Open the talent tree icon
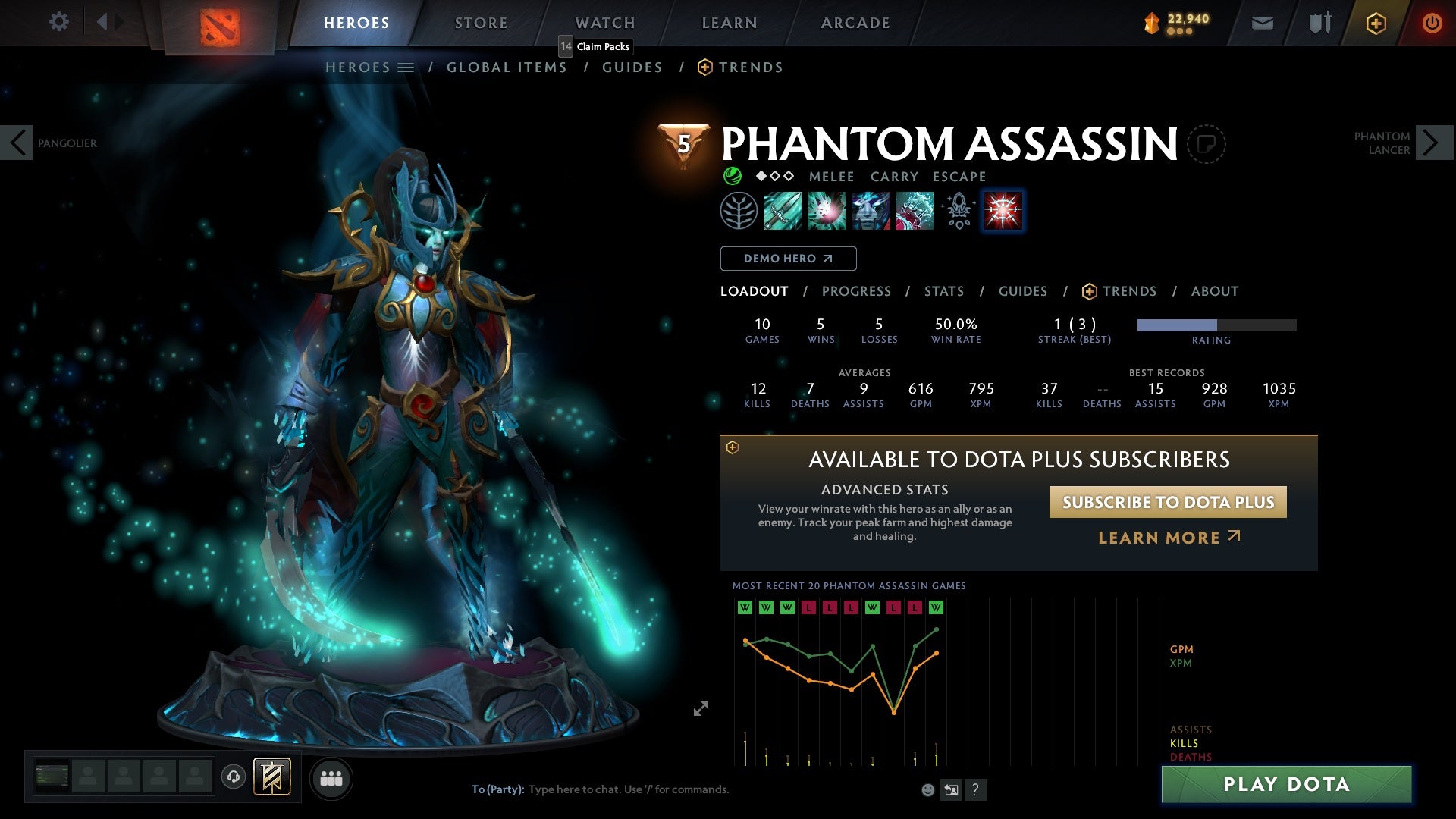The image size is (1456, 819). [x=738, y=212]
